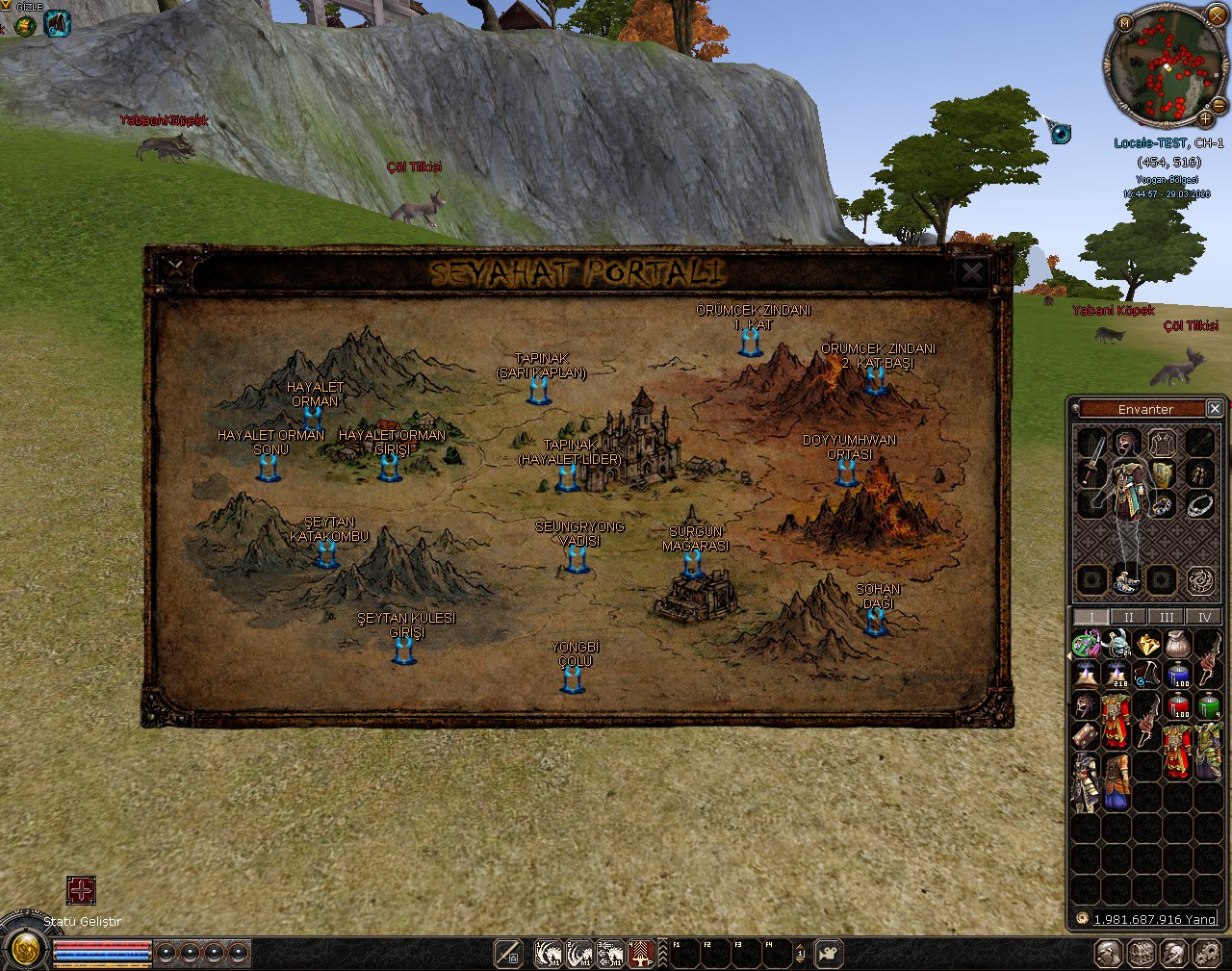
Task: Select the Seungryong Vadisi portal
Action: (577, 559)
